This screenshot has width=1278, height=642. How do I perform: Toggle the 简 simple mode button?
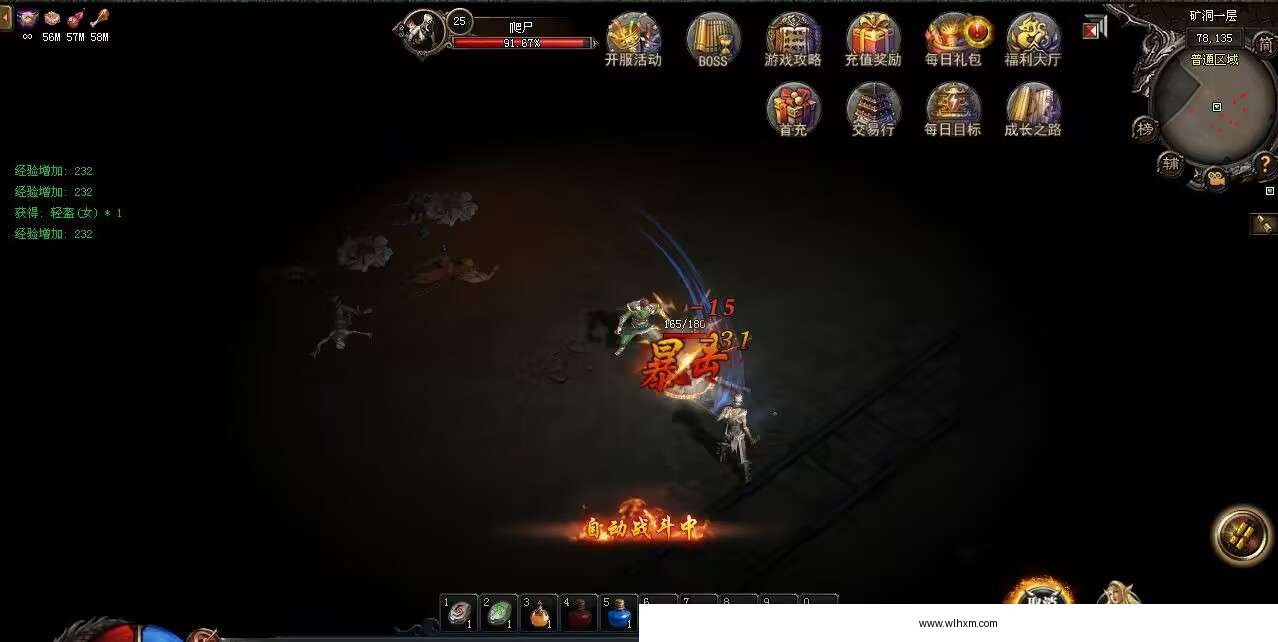(x=1265, y=45)
